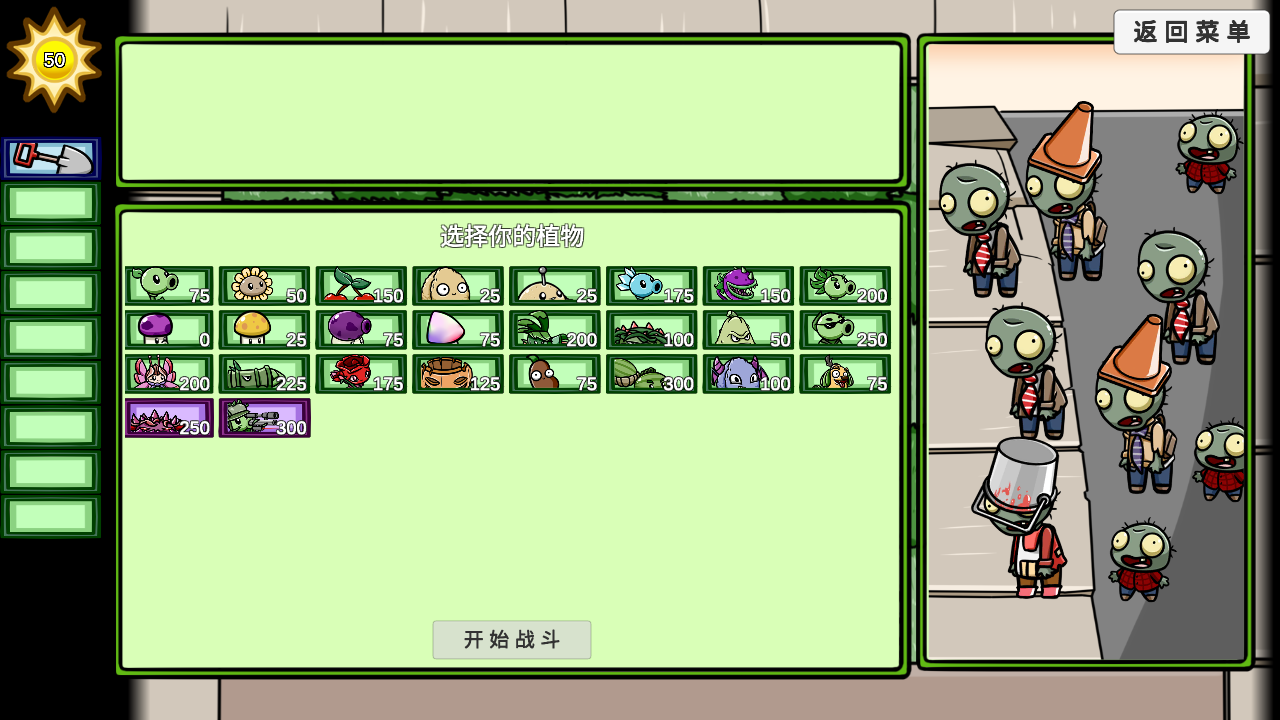The width and height of the screenshot is (1280, 720).
Task: Pick the free Puff-shroom card
Action: point(167,330)
